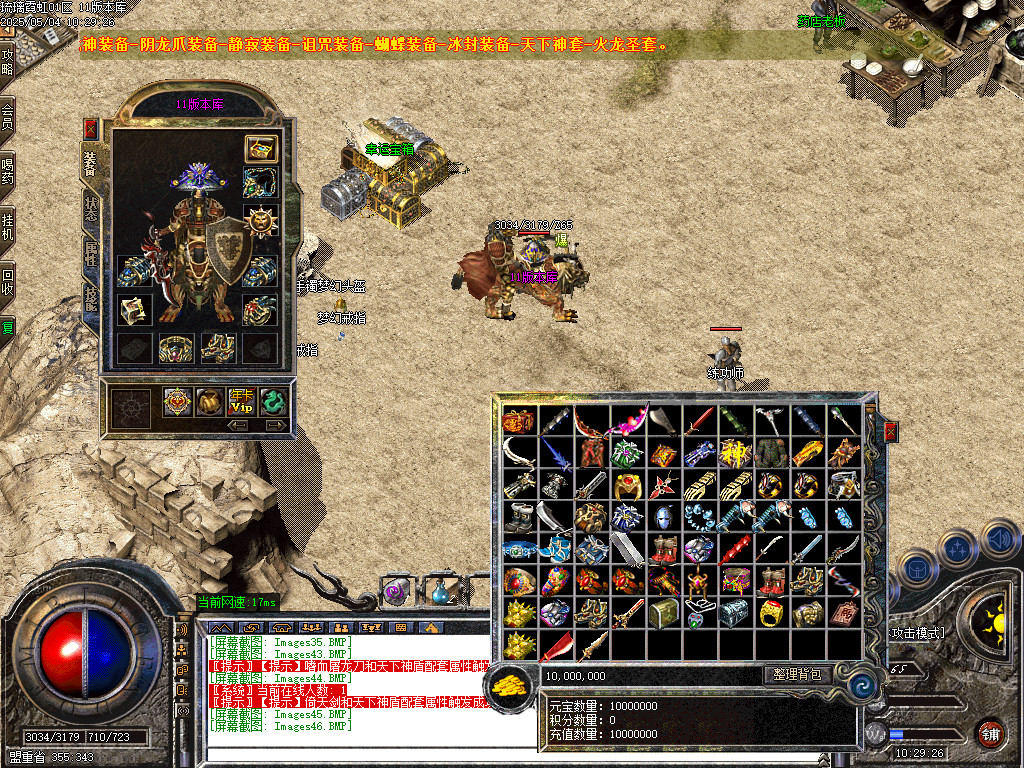
Task: Open the red 铺 shop button
Action: click(x=990, y=733)
